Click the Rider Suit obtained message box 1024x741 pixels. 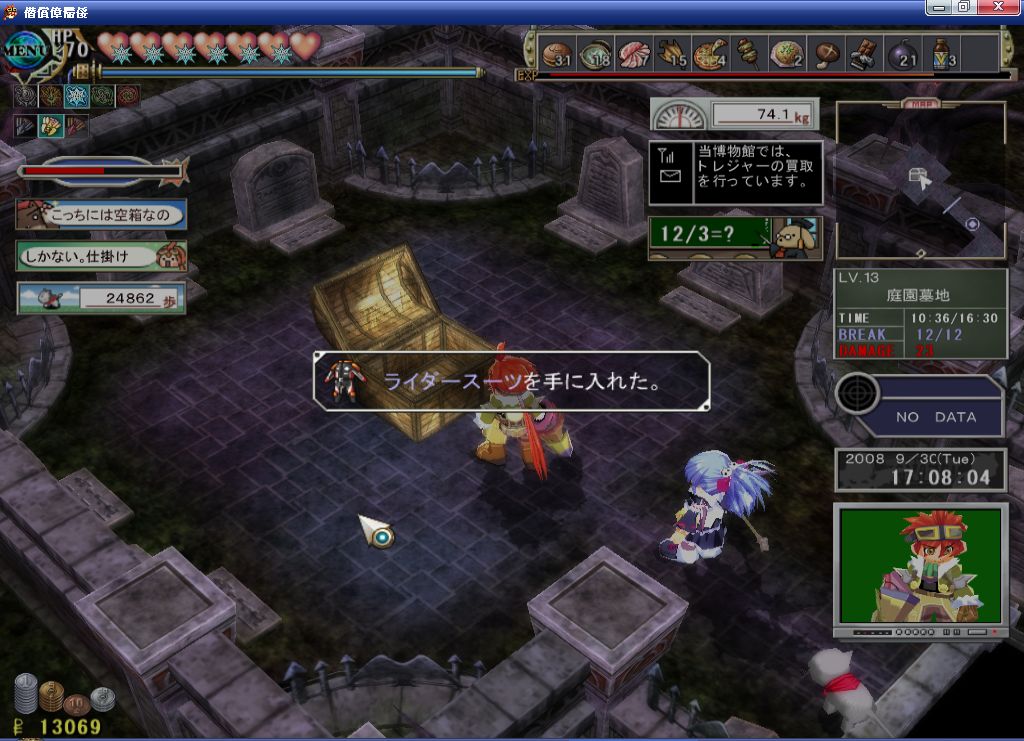[512, 381]
